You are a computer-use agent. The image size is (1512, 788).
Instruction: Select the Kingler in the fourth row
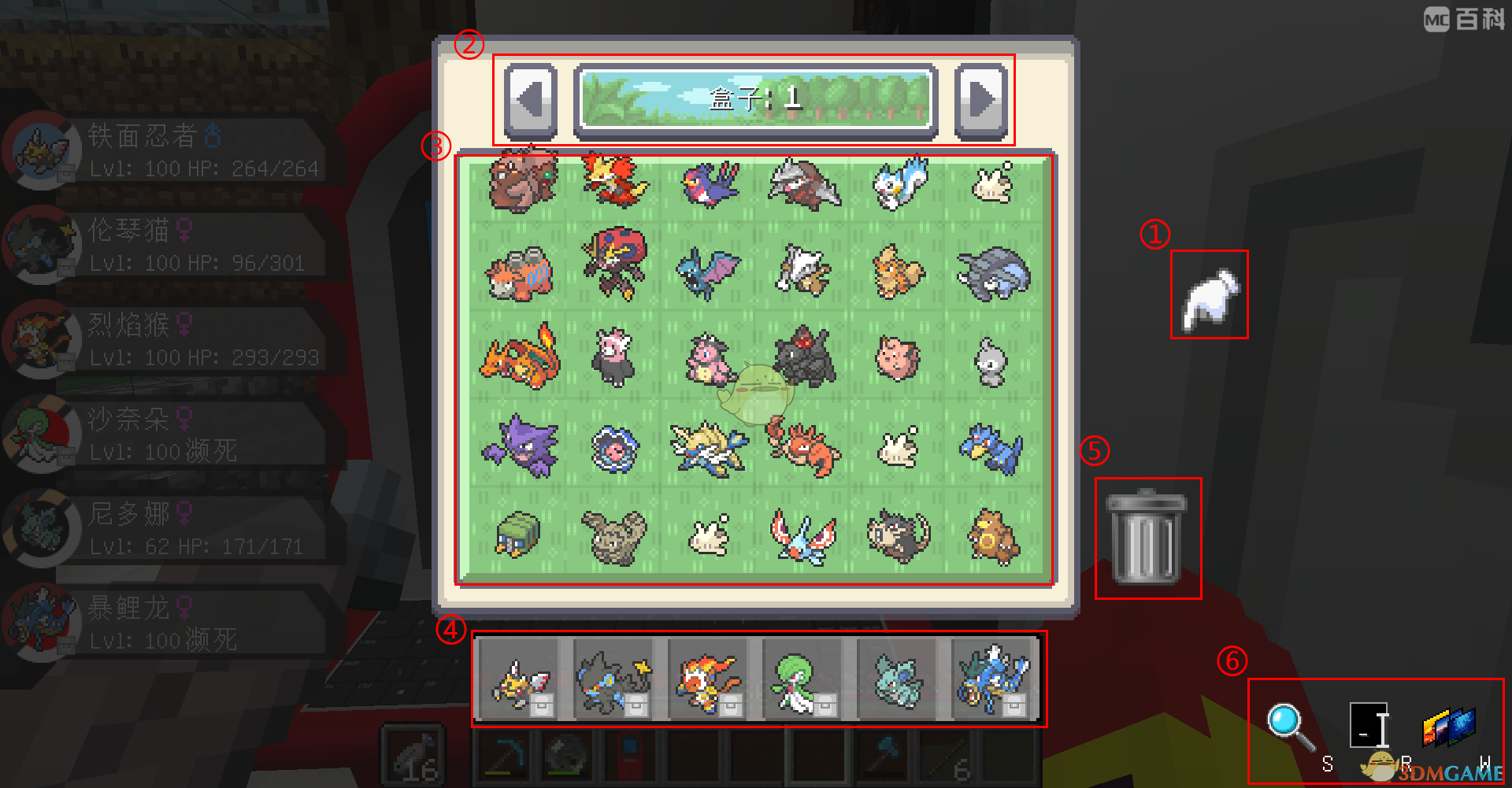(802, 447)
